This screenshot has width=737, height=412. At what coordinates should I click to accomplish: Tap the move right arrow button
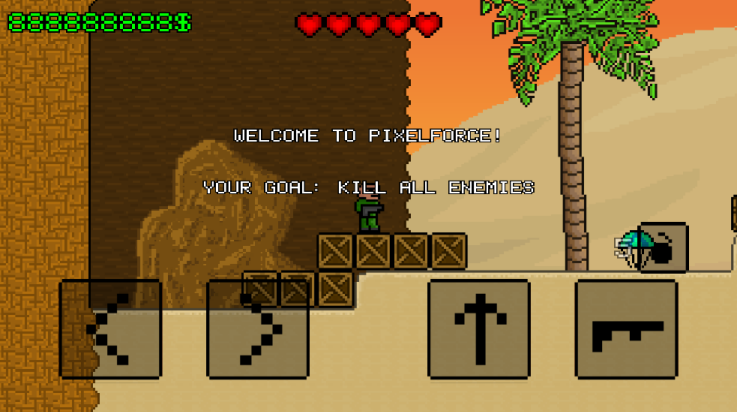[x=257, y=329]
